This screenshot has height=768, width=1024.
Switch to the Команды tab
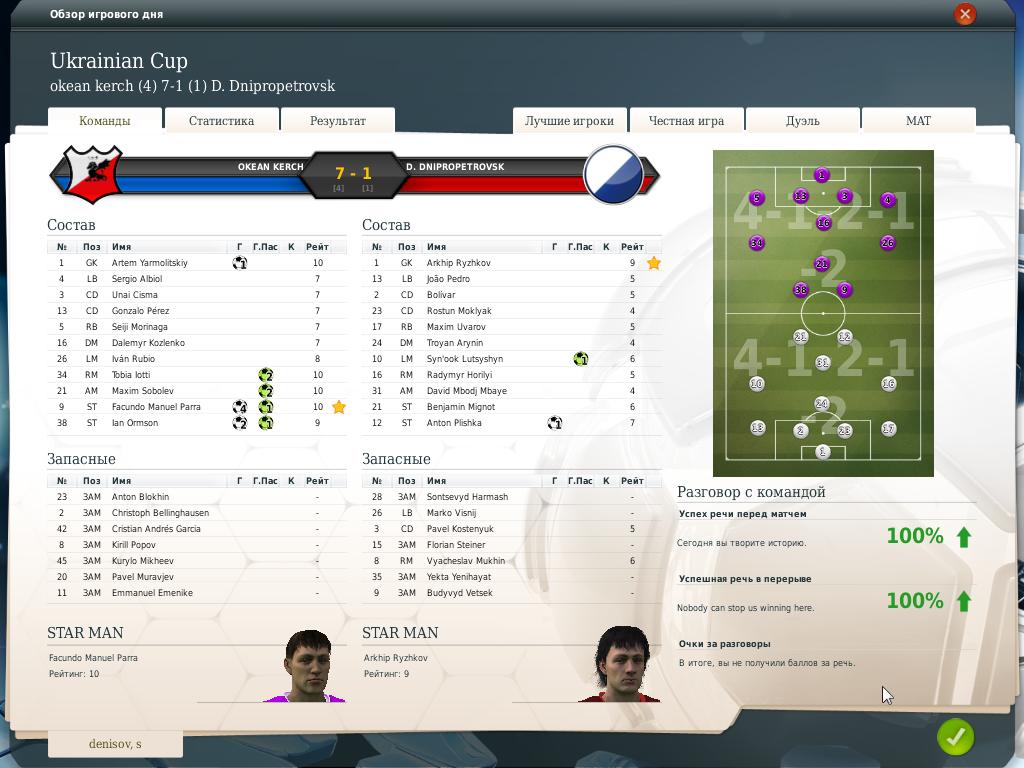[105, 121]
